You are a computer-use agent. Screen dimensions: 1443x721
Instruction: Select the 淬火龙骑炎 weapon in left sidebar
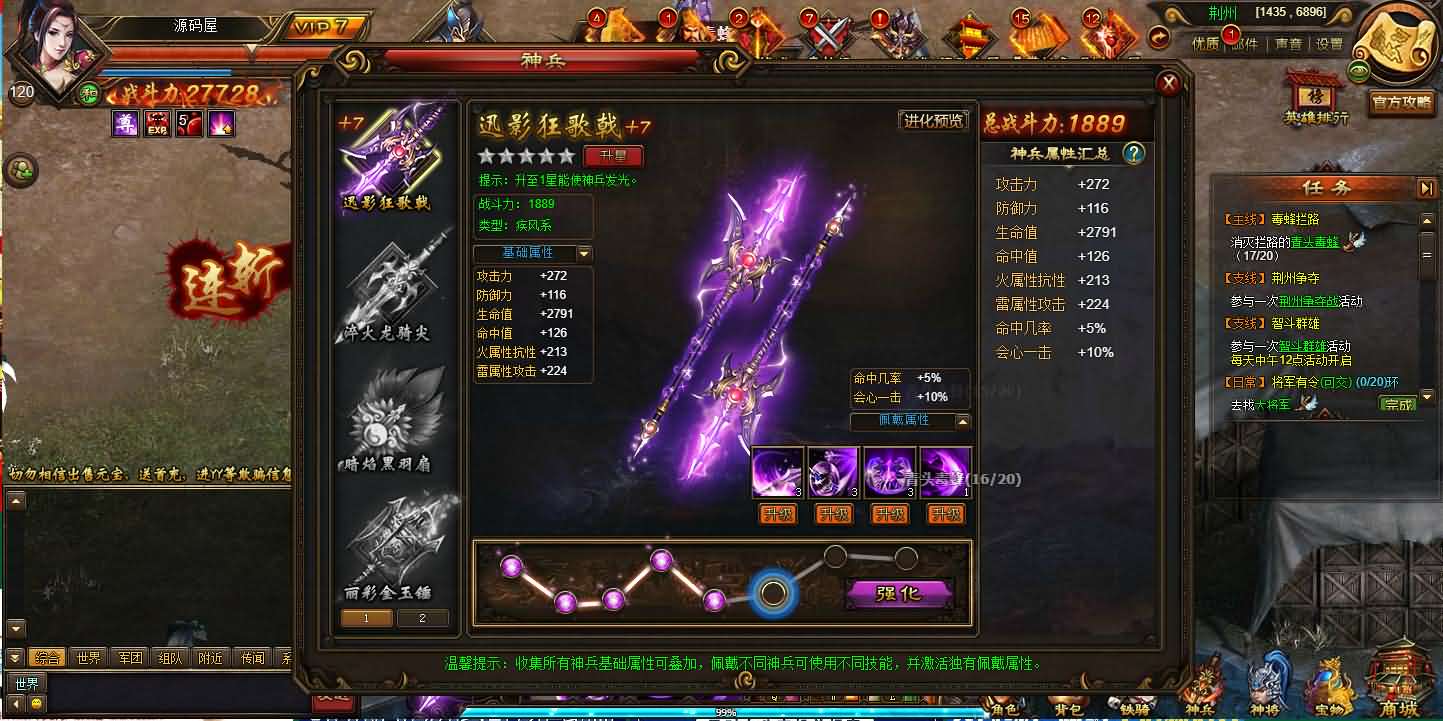[x=396, y=285]
